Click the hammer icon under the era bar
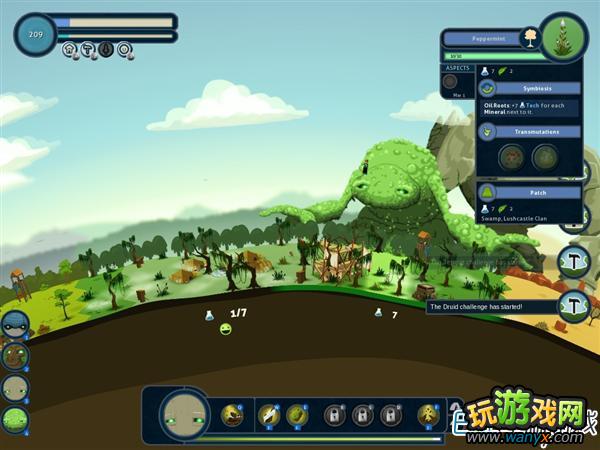The height and width of the screenshot is (450, 600). click(x=88, y=48)
